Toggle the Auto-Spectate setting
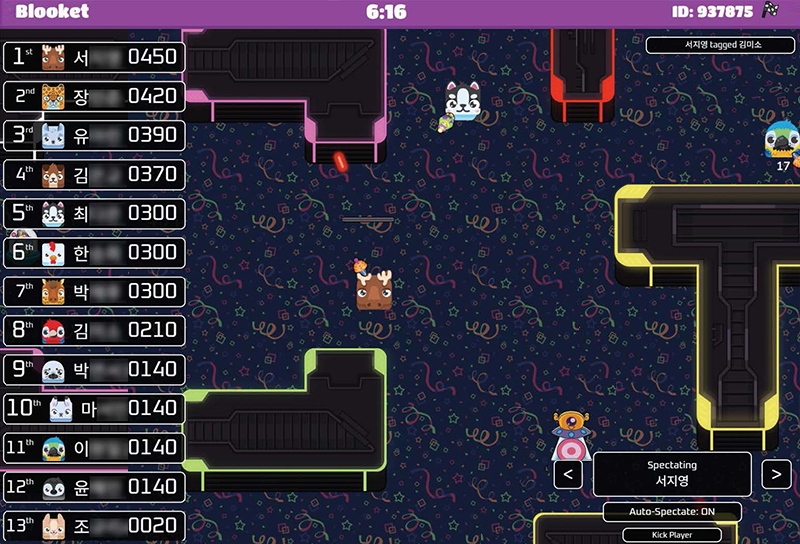 tap(672, 512)
